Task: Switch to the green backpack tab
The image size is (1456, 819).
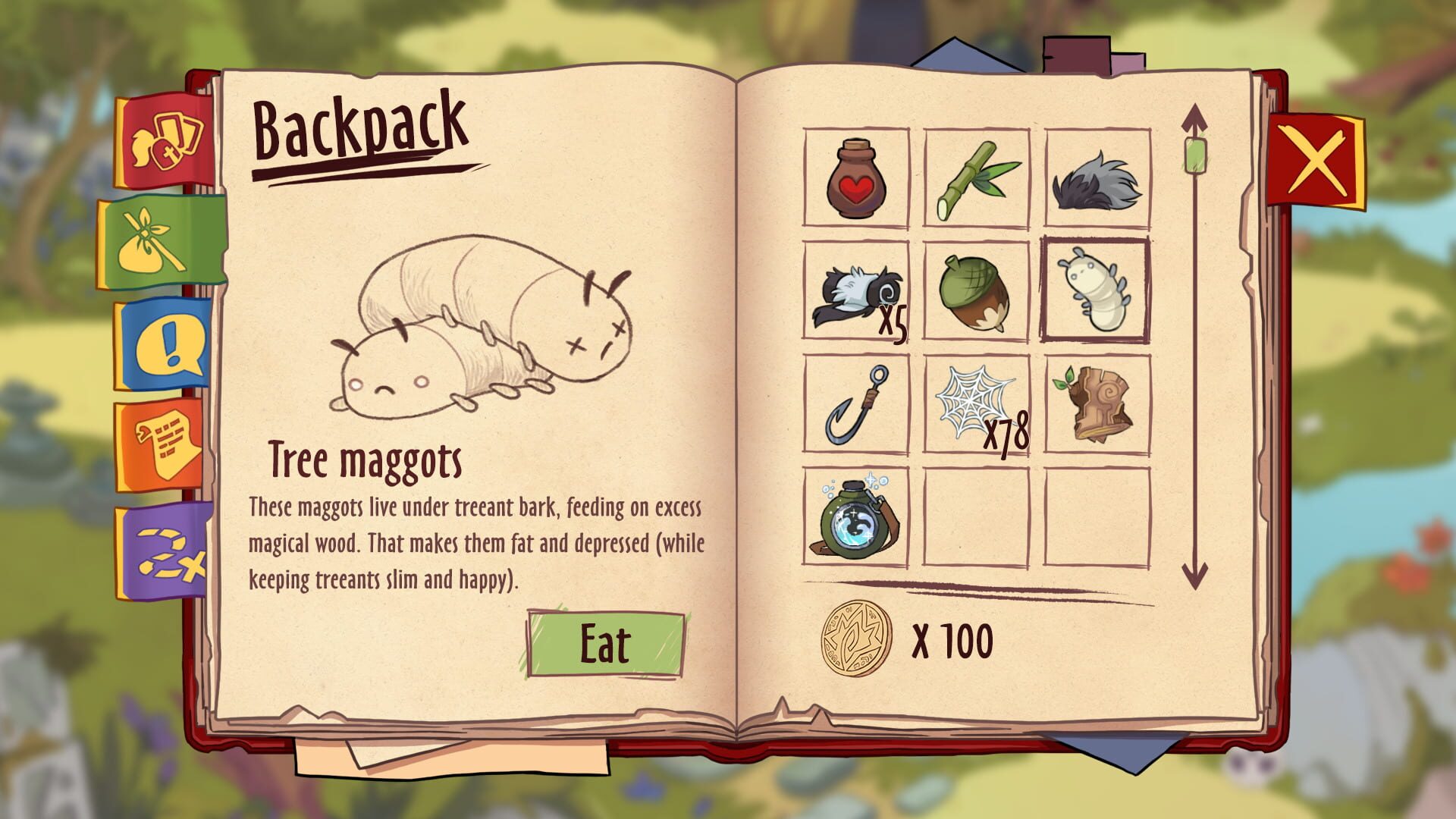Action: tap(161, 242)
